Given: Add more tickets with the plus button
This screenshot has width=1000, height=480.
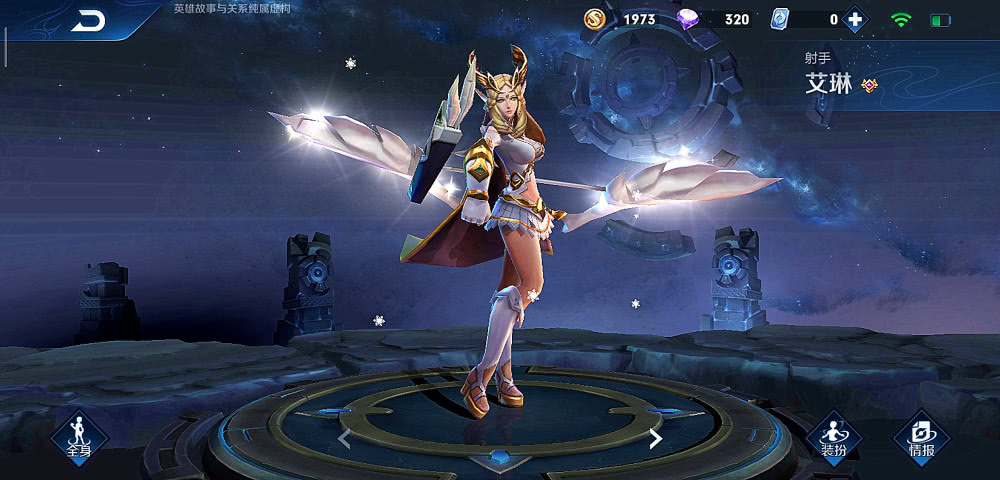Looking at the screenshot, I should (x=854, y=19).
